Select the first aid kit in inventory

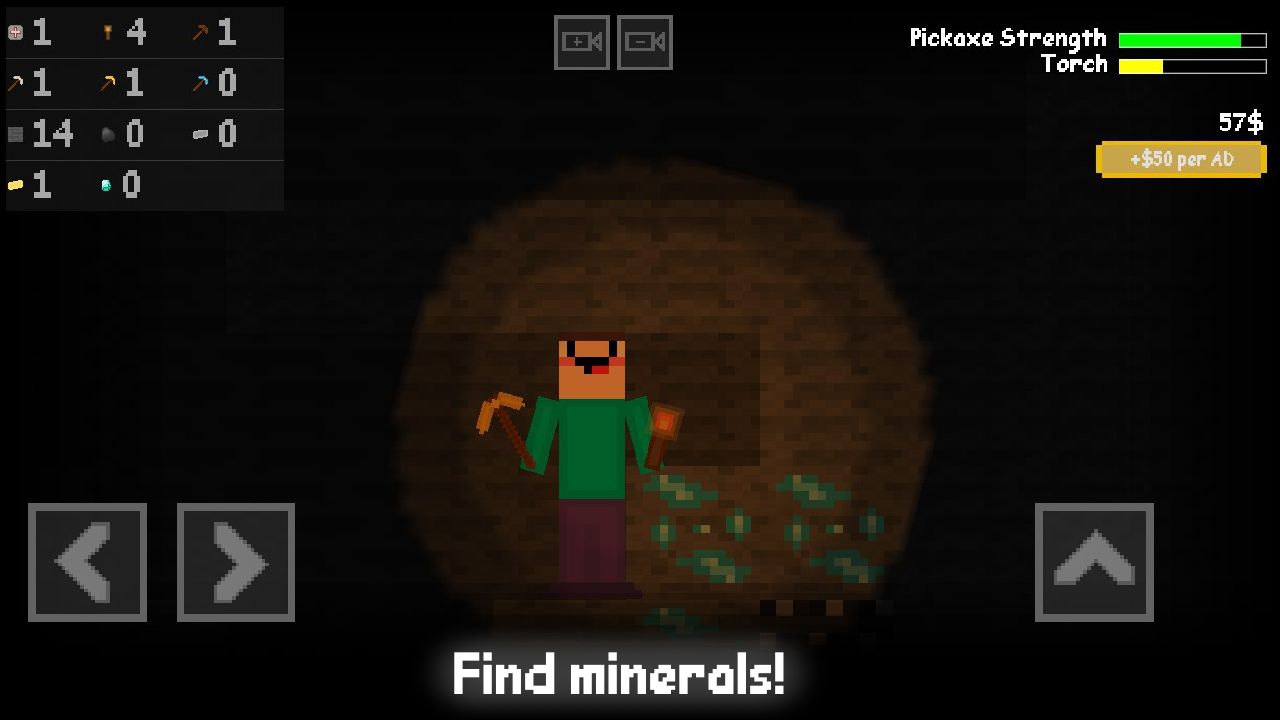[15, 31]
